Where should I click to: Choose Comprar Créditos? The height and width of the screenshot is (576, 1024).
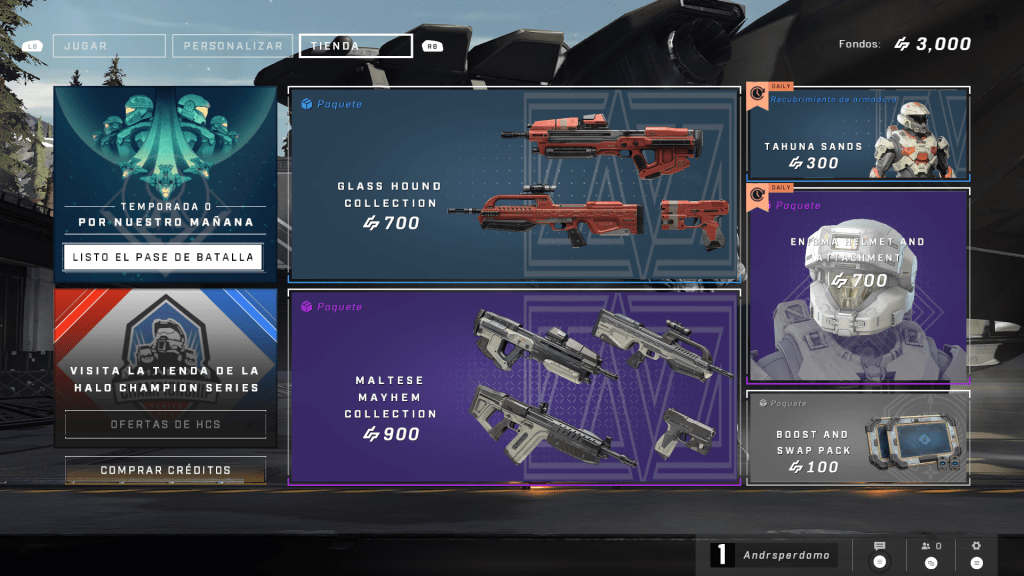[165, 470]
